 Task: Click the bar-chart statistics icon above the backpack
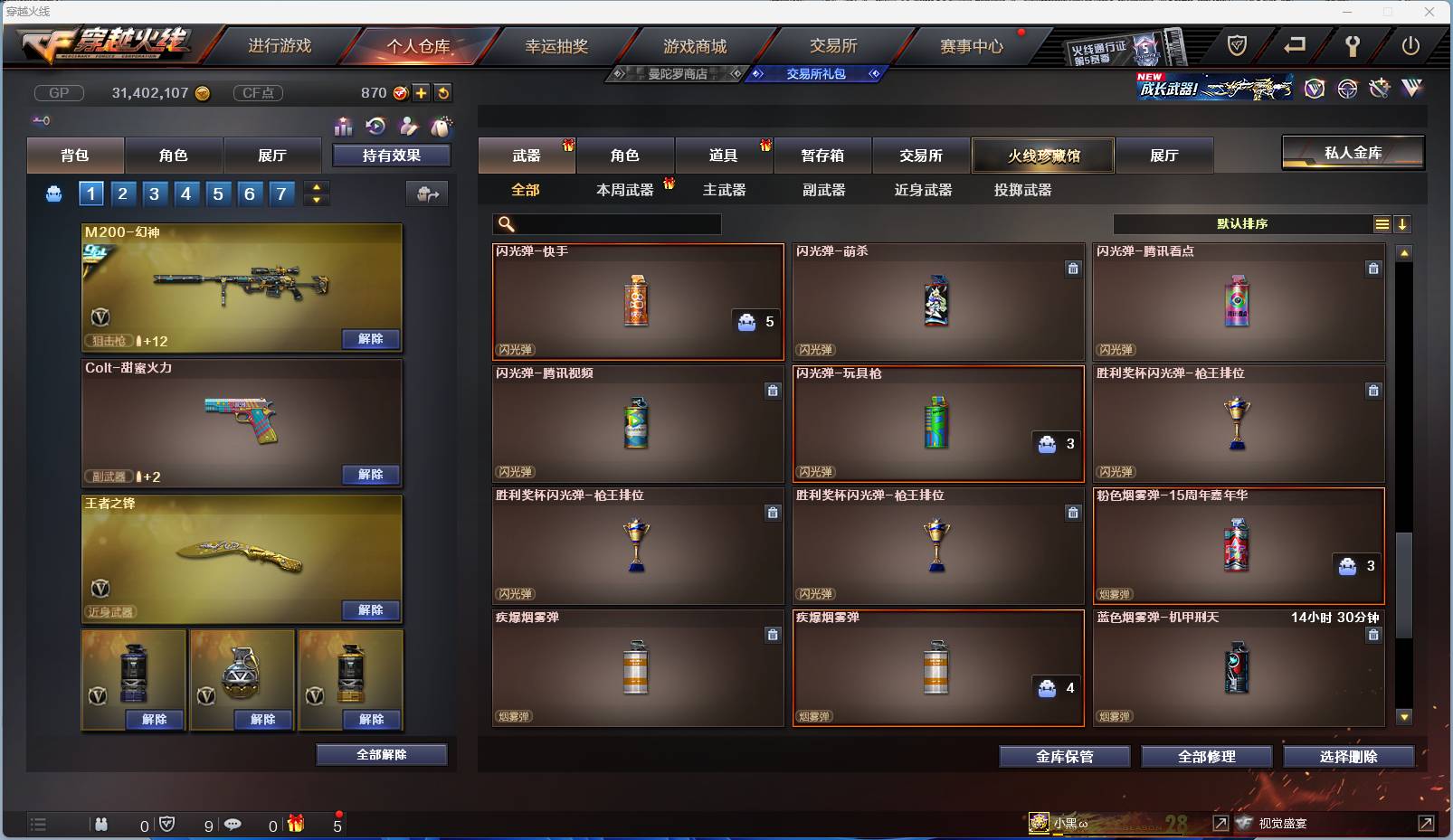point(344,127)
